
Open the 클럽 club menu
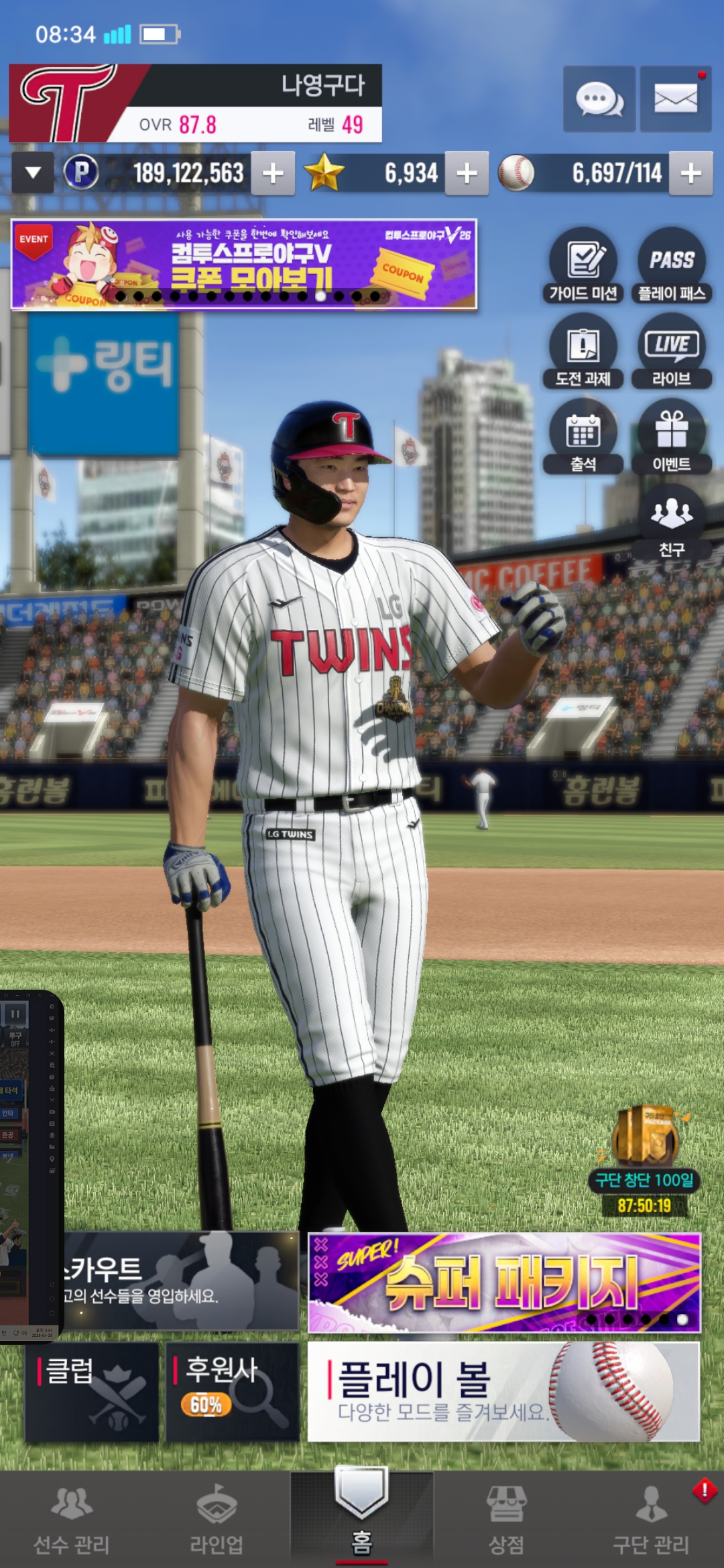92,1391
